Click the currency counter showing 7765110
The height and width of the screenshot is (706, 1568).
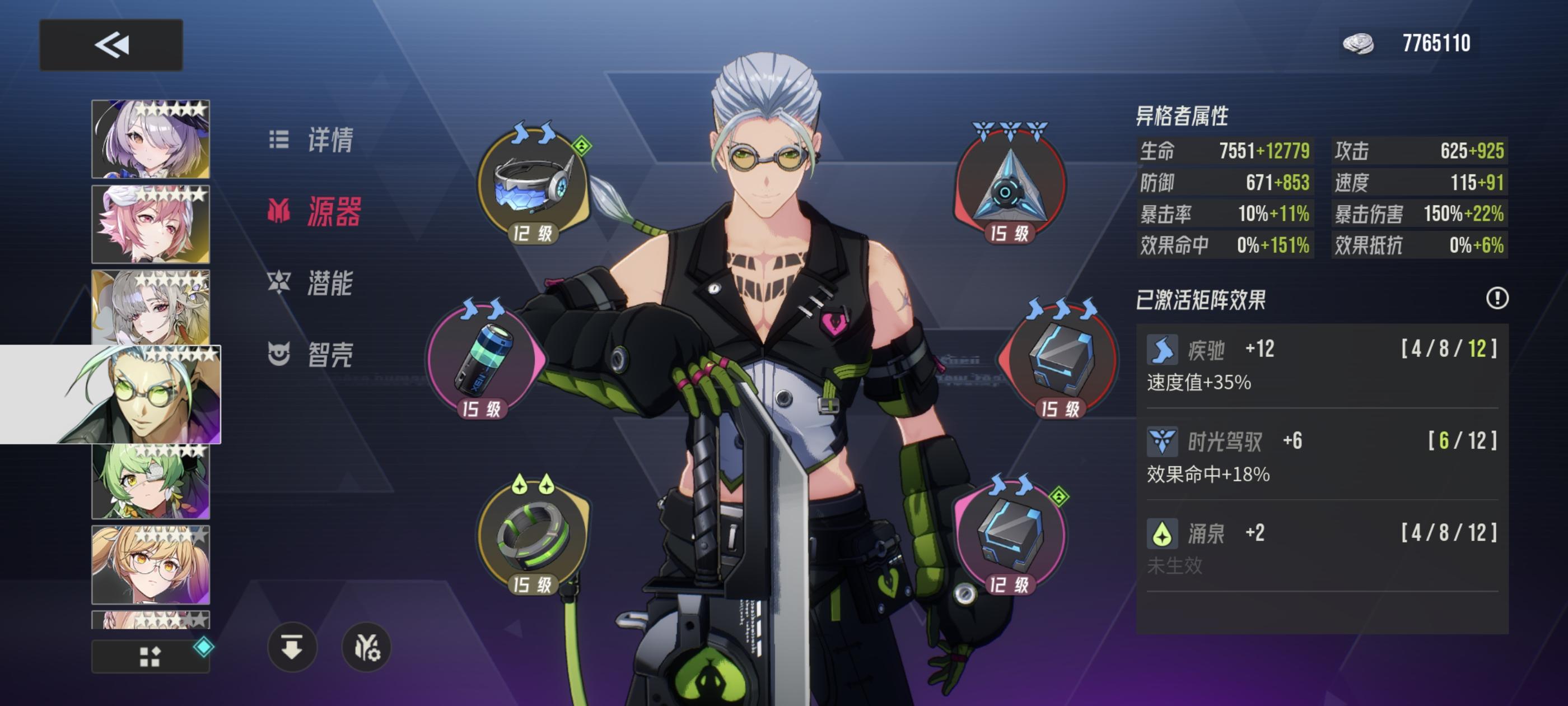pyautogui.click(x=1436, y=44)
